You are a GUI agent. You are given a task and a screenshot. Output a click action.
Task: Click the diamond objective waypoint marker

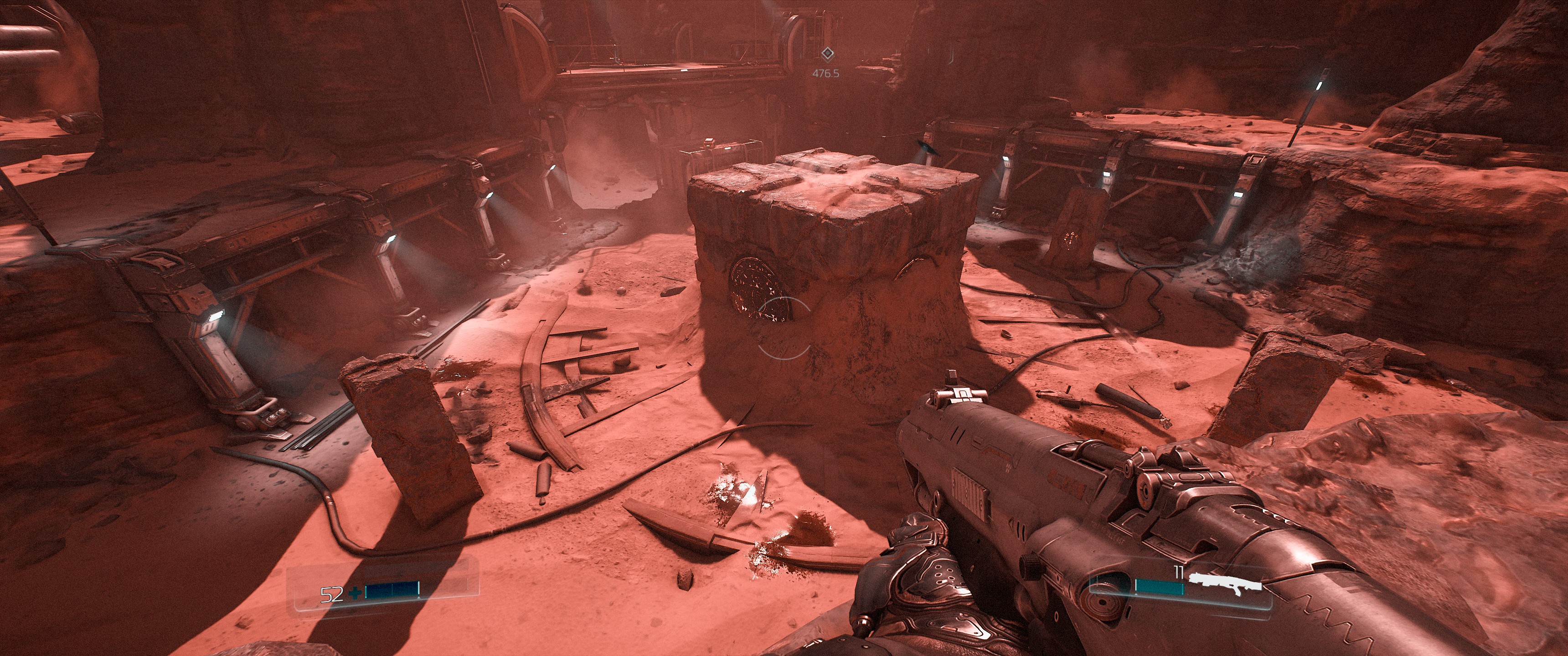coord(826,55)
